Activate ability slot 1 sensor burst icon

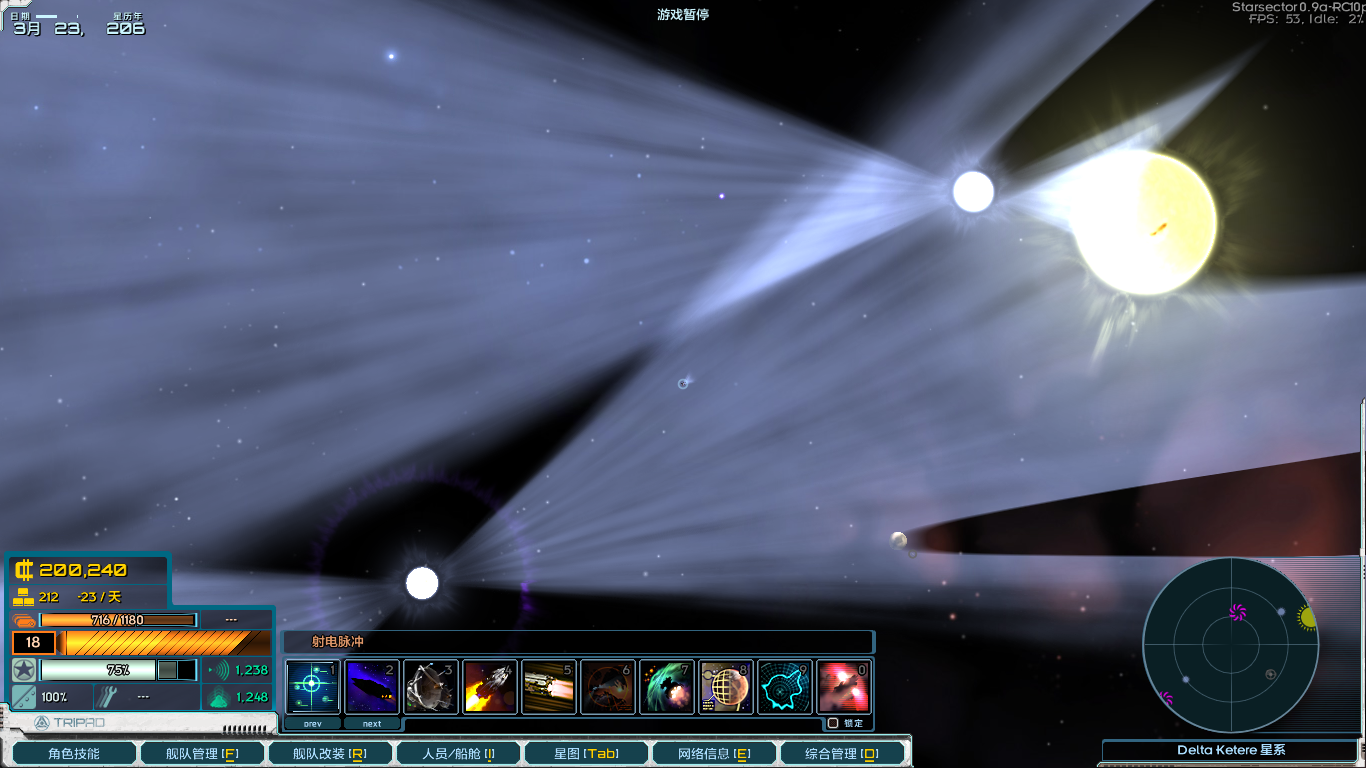312,686
